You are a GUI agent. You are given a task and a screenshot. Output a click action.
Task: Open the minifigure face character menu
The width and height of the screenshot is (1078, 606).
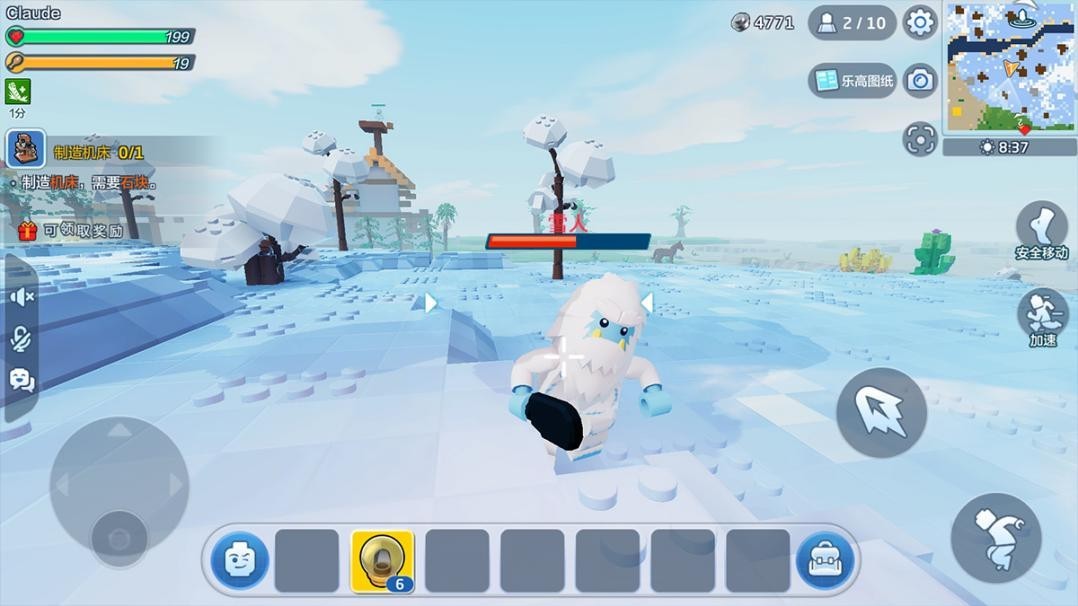point(240,561)
